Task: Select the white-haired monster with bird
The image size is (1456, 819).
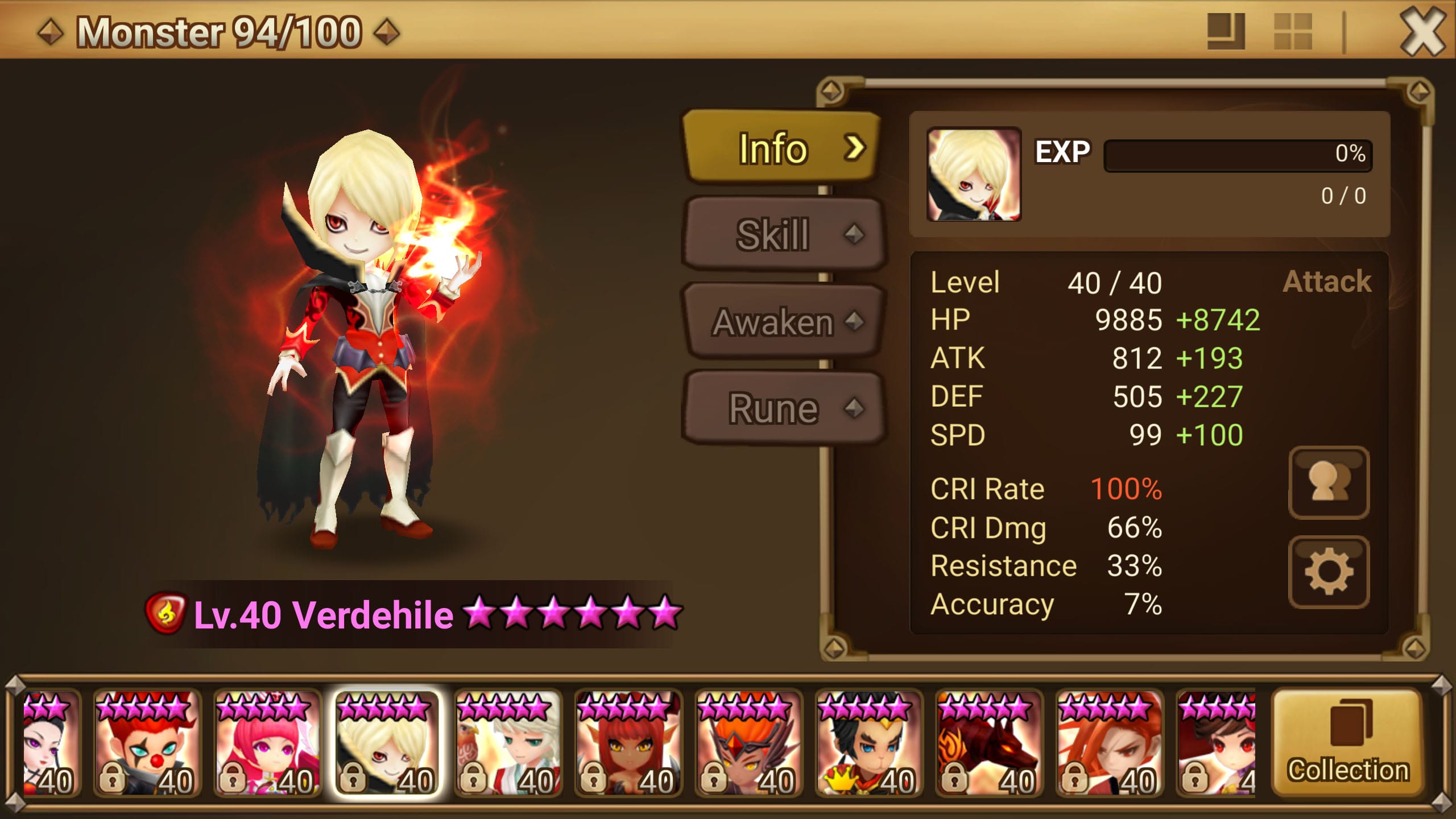Action: pos(508,743)
